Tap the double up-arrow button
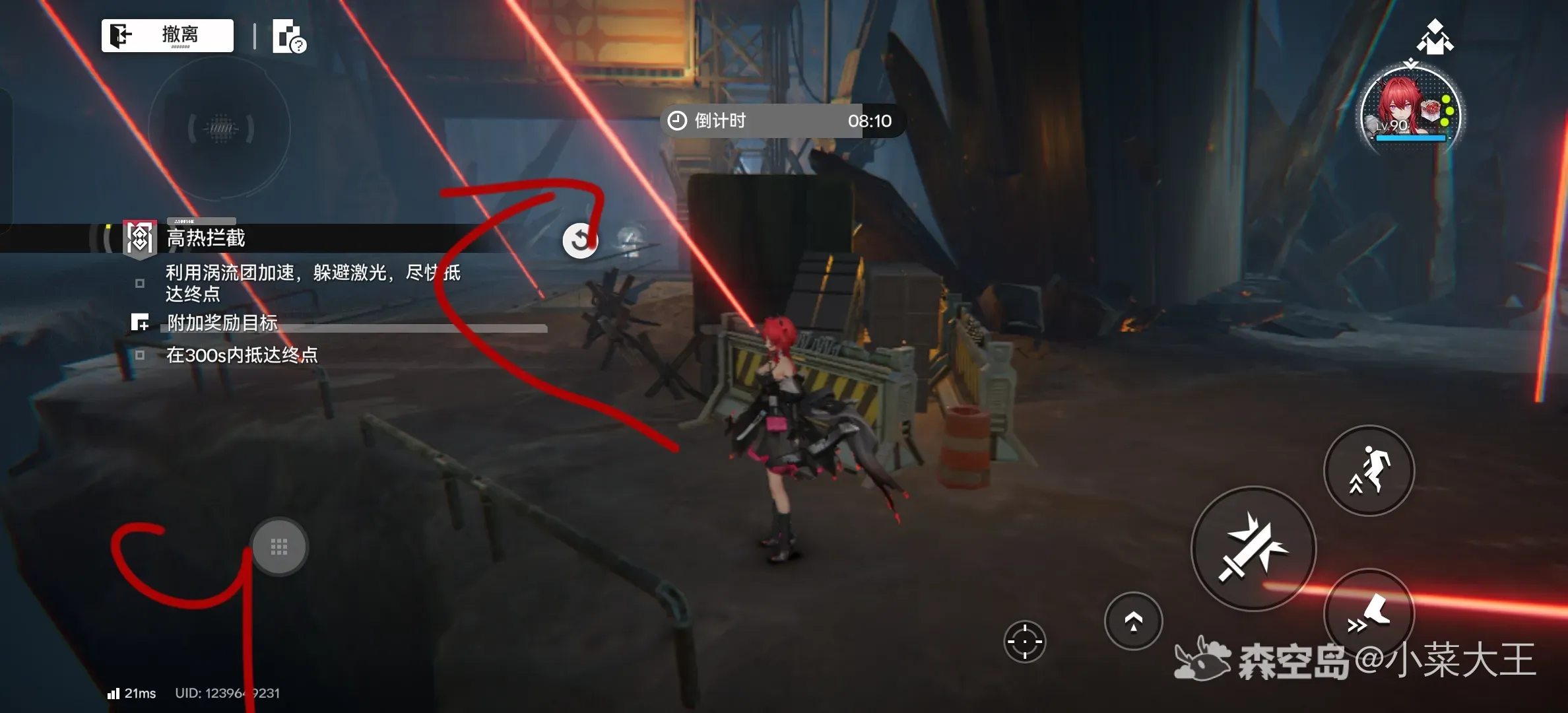The height and width of the screenshot is (713, 1568). coord(1133,621)
